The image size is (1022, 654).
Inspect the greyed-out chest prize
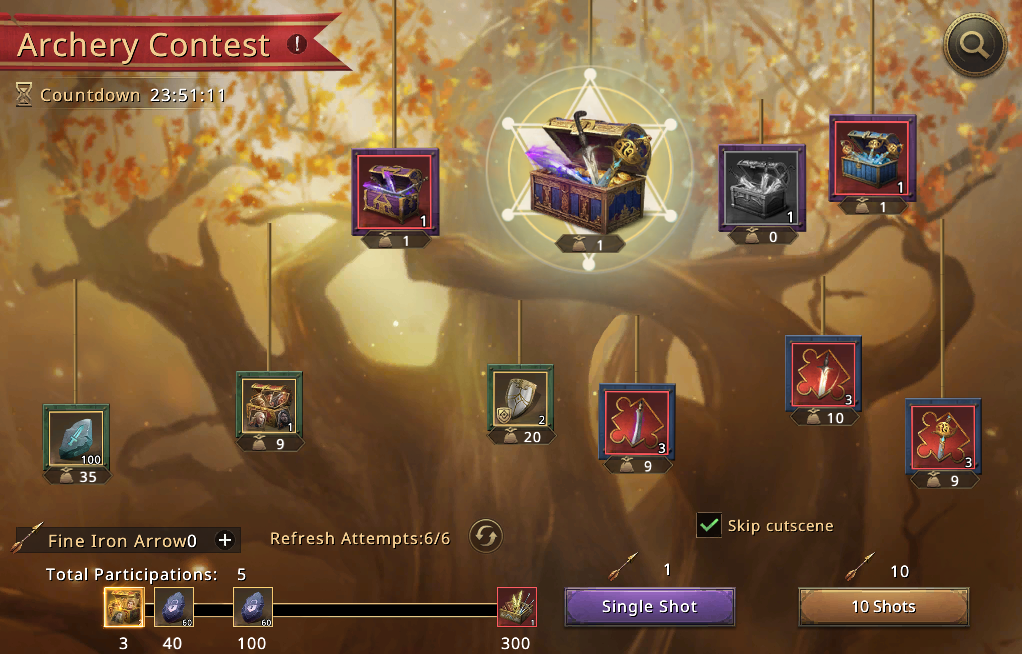[762, 188]
